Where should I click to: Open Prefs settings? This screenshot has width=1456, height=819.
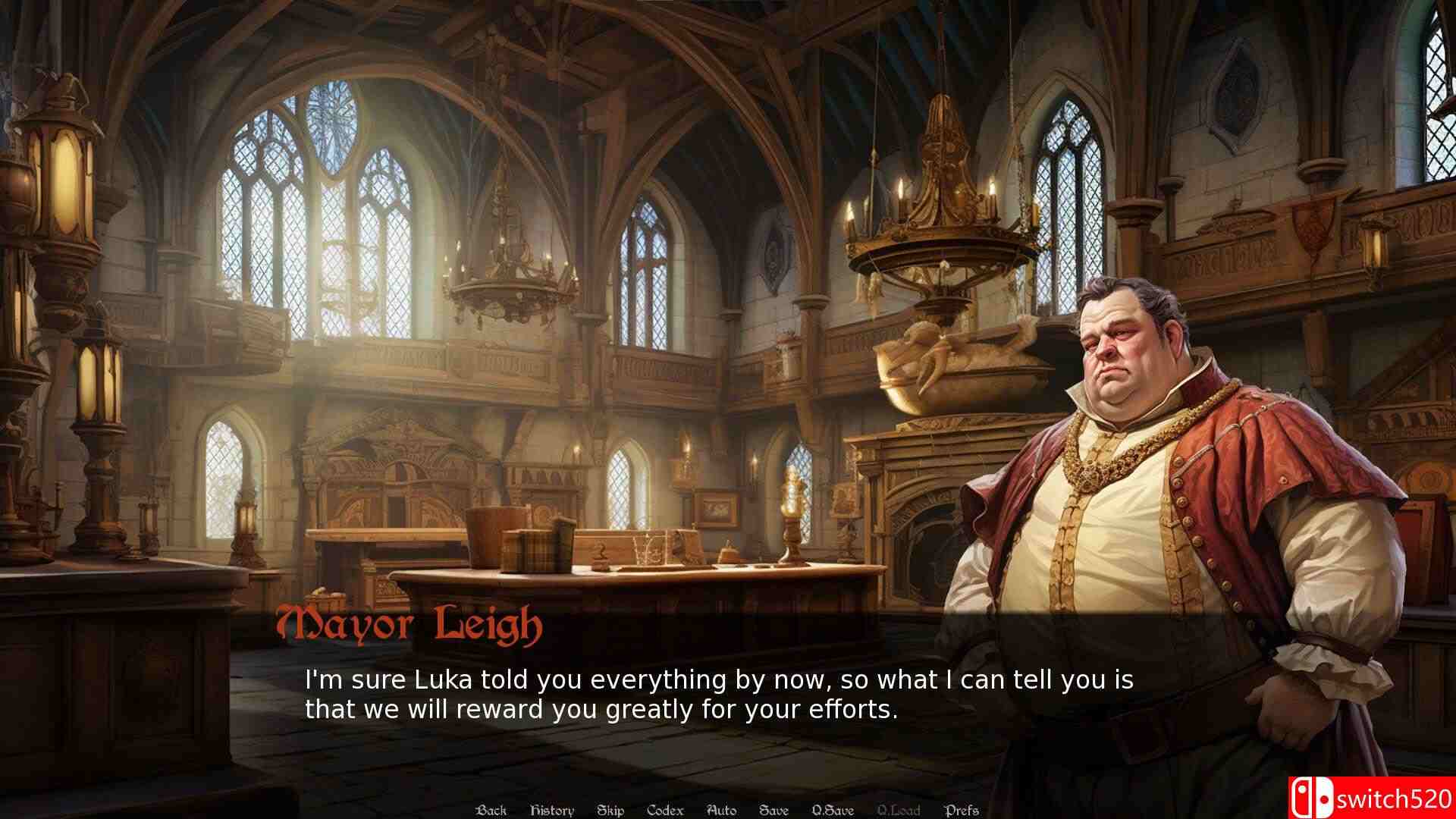click(x=962, y=810)
